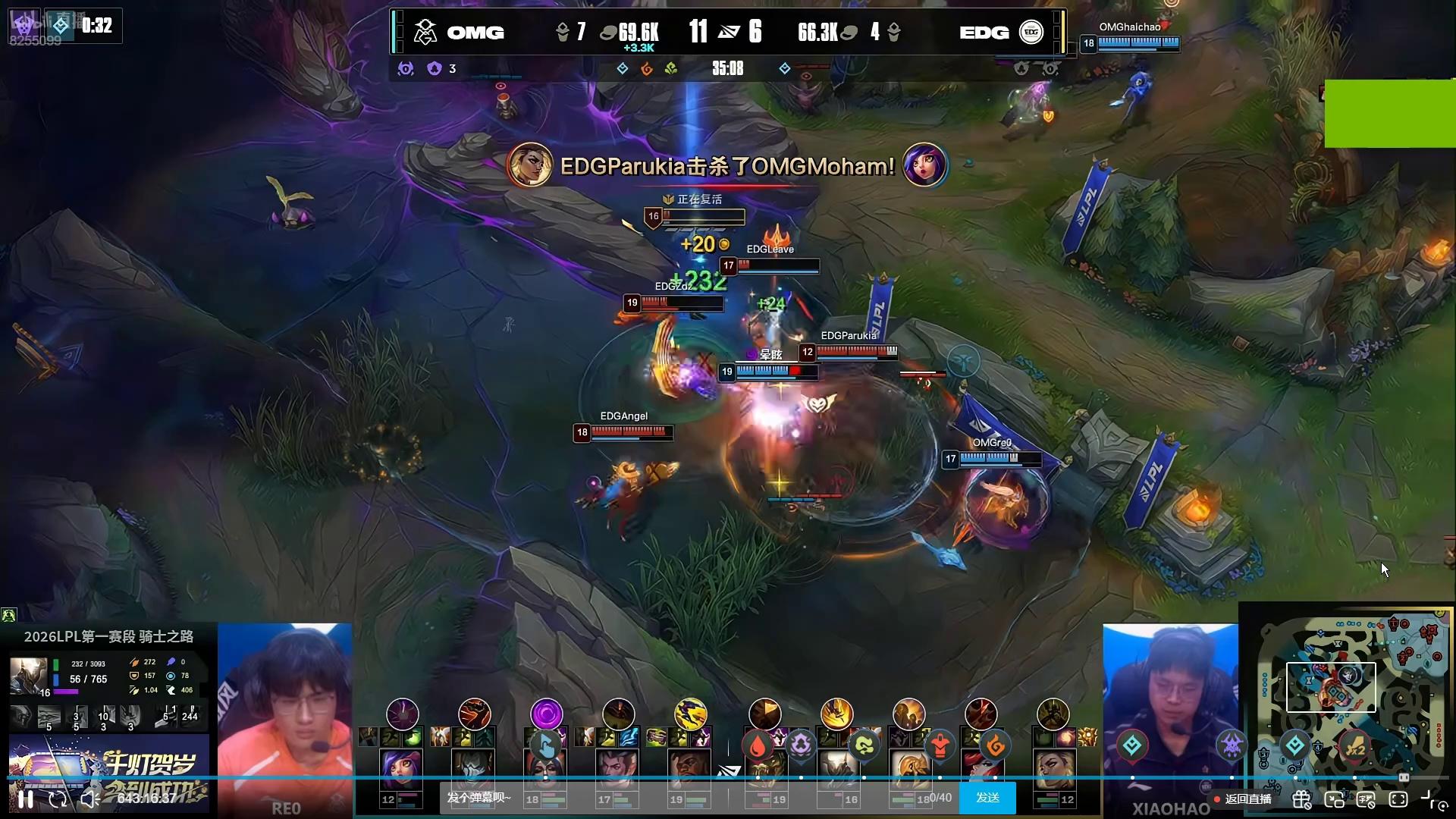Click the refresh arrows beside pause
This screenshot has height=819, width=1456.
[58, 799]
